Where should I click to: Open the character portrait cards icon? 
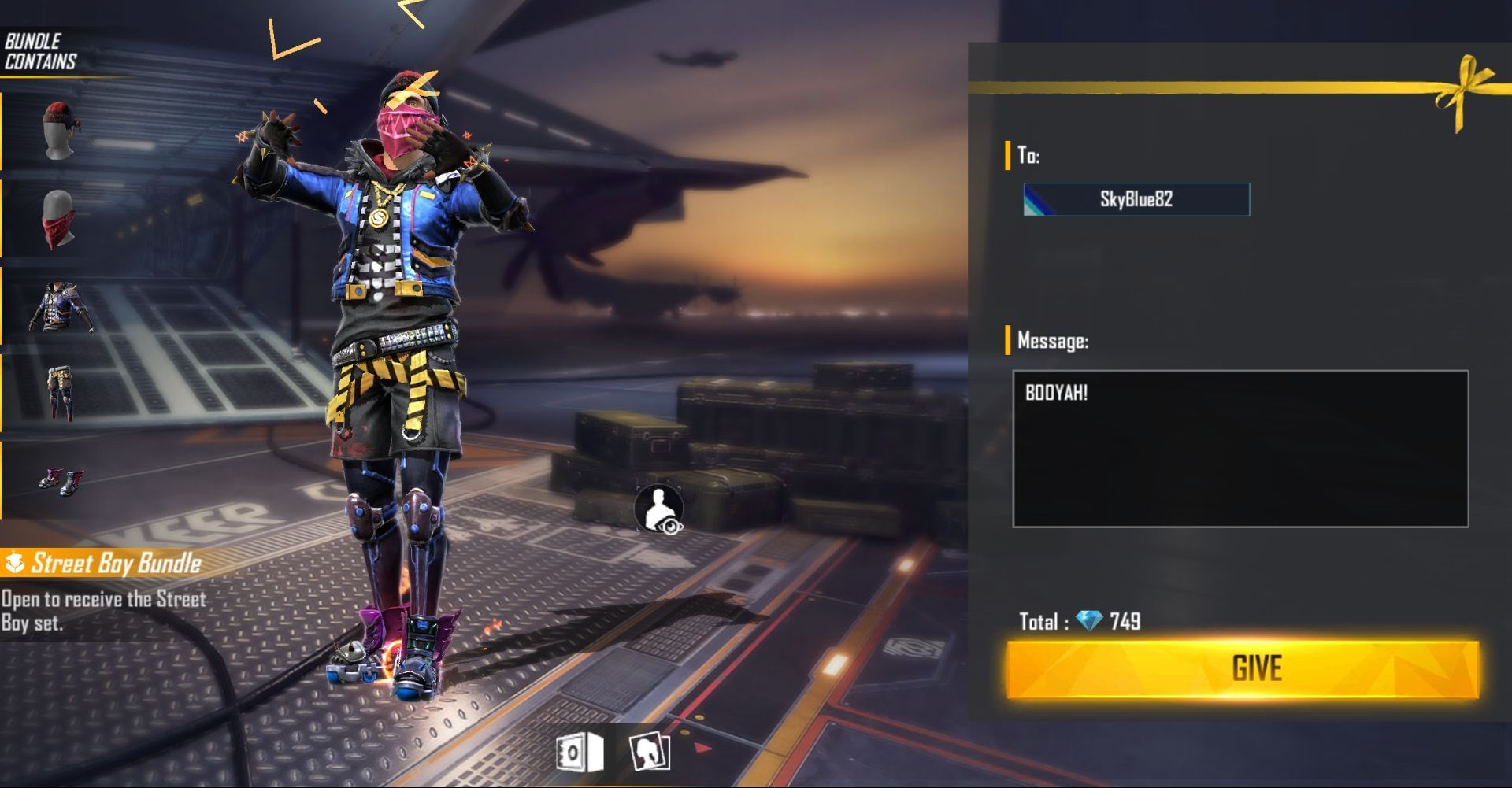click(x=650, y=753)
